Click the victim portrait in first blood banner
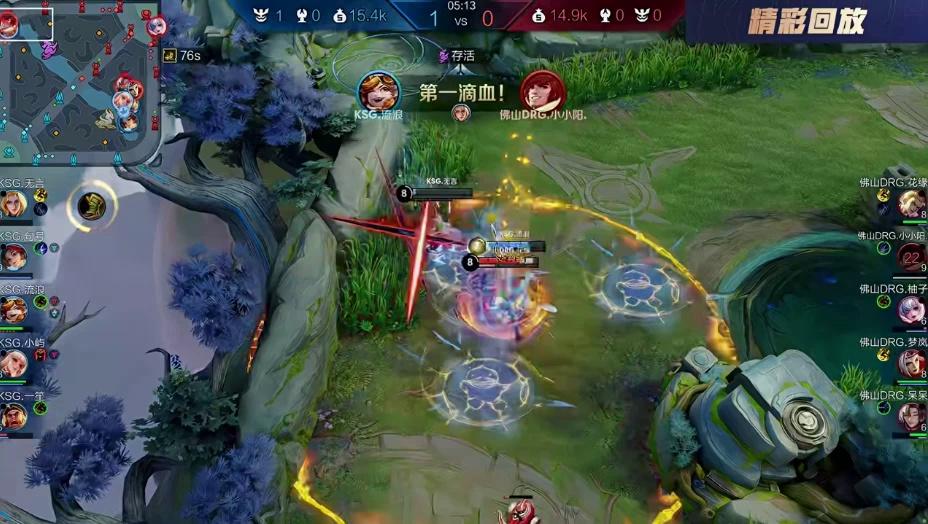 (543, 92)
